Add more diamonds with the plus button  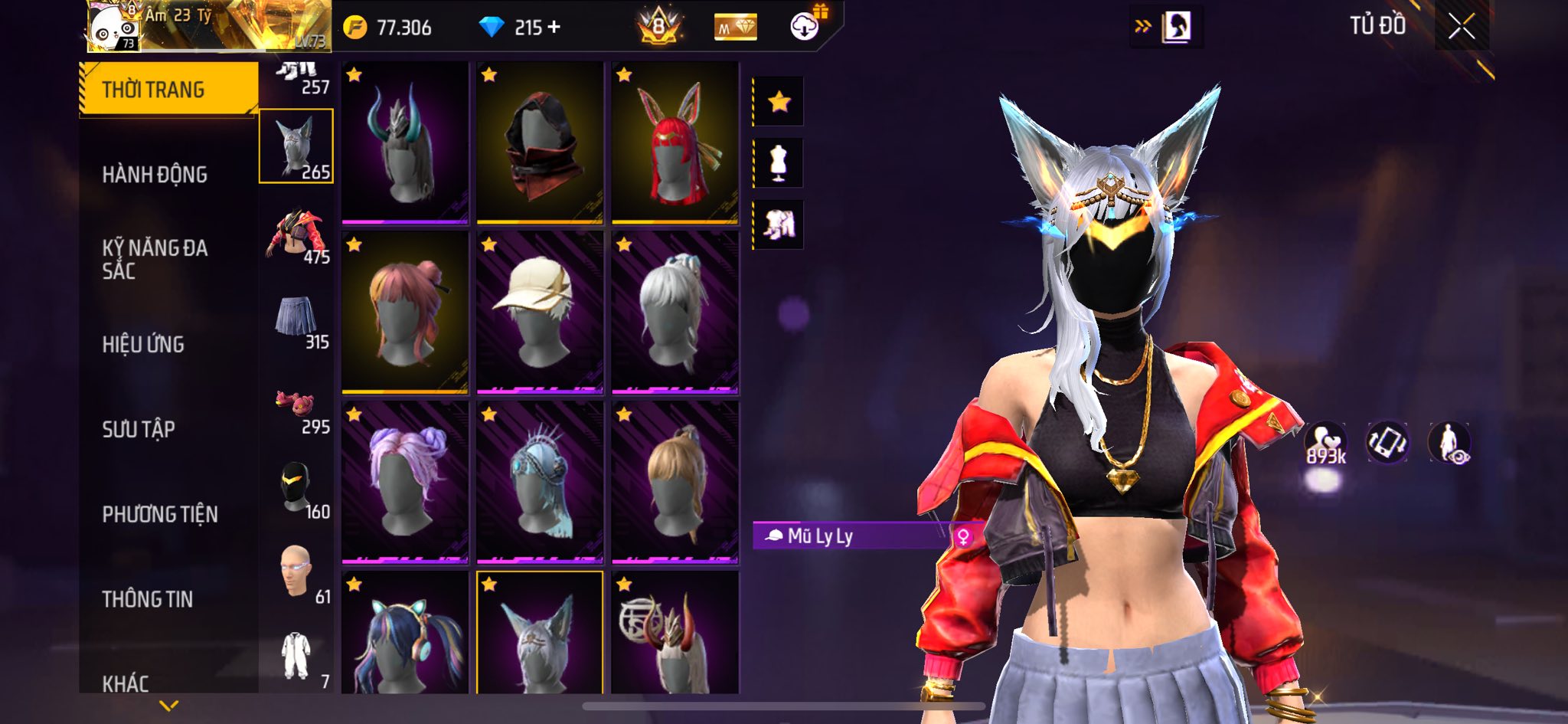pyautogui.click(x=554, y=28)
